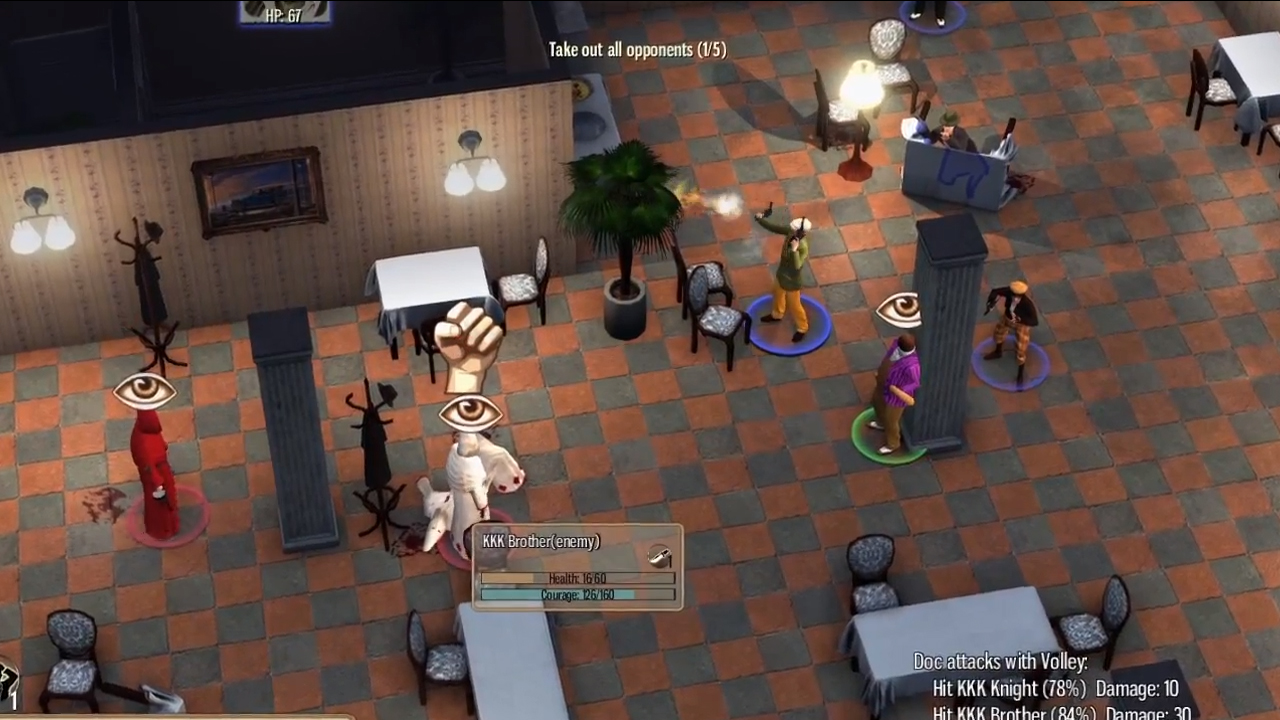The width and height of the screenshot is (1280, 720).
Task: Click the eye icon above the red-hooded enemy
Action: pos(145,390)
